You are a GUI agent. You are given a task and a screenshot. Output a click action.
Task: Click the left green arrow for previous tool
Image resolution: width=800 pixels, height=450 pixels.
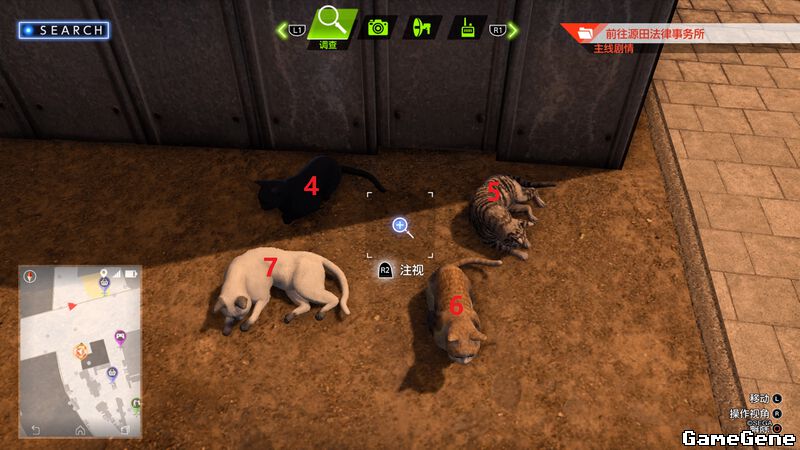click(282, 30)
